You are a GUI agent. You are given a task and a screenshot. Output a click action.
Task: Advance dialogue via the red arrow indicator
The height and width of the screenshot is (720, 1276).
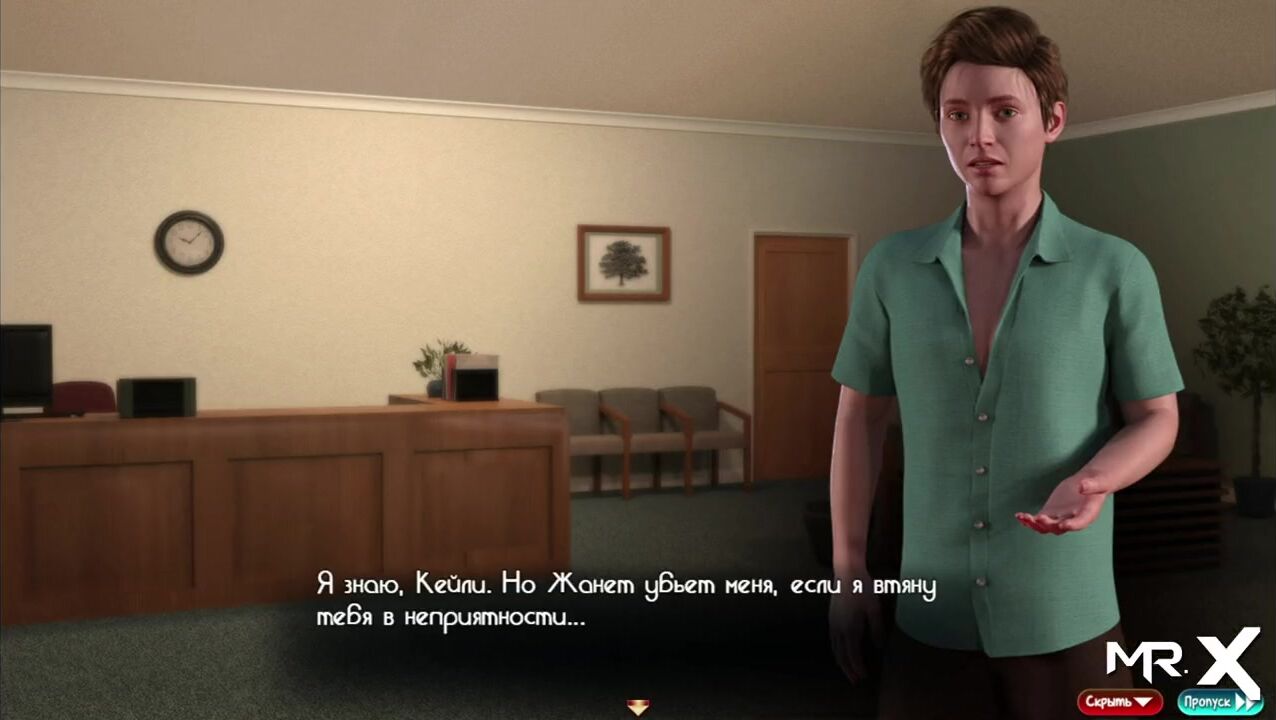638,707
